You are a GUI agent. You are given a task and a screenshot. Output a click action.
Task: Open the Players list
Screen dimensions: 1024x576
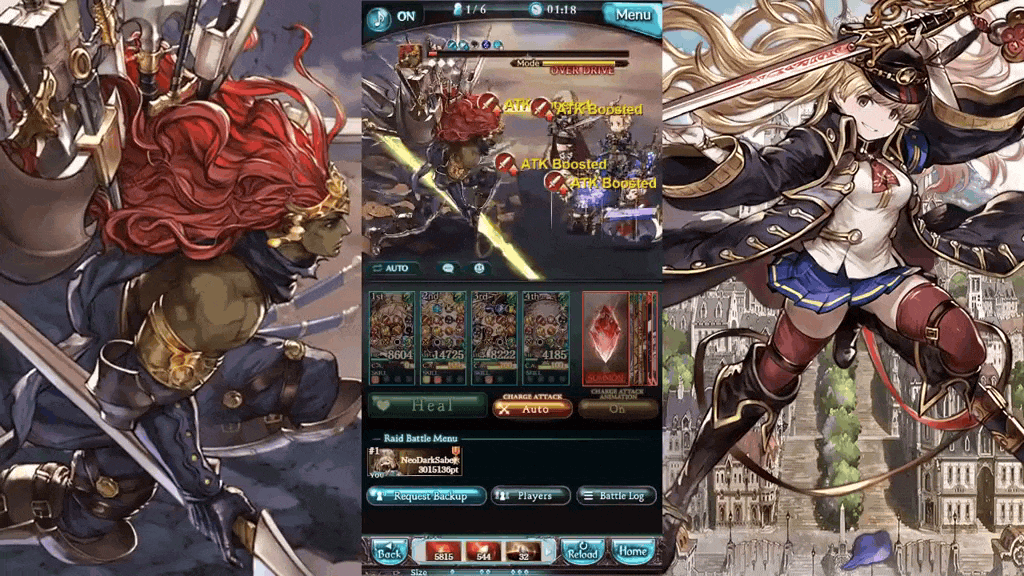click(x=530, y=496)
